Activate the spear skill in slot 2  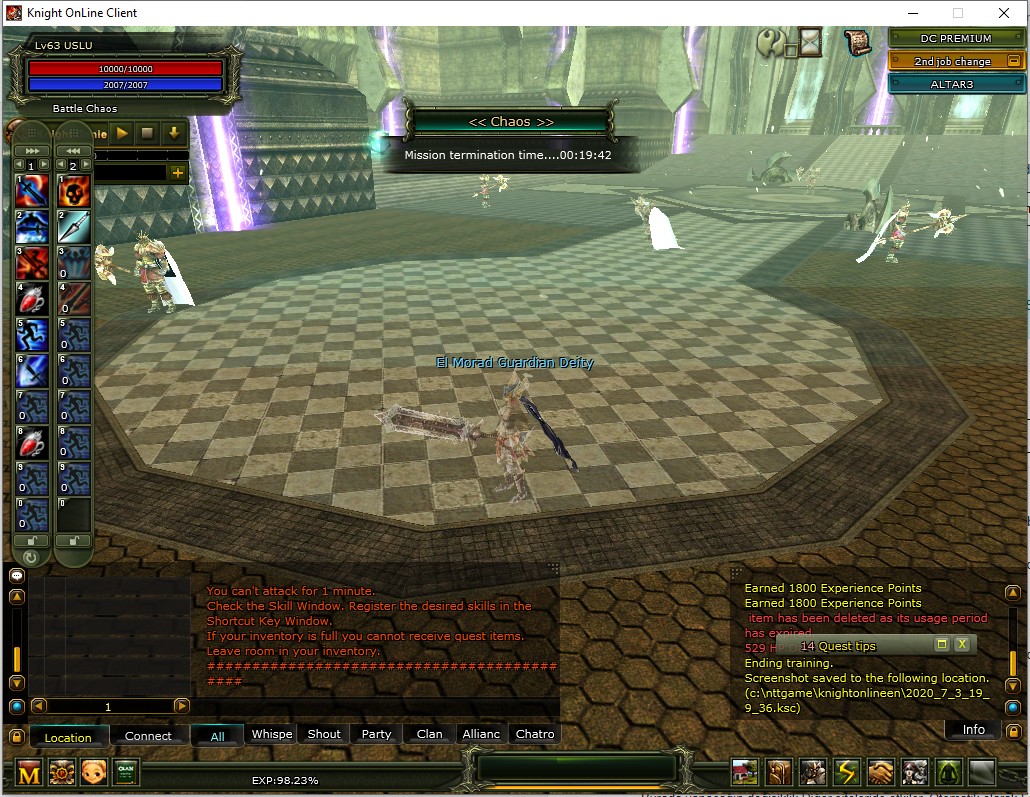click(x=73, y=226)
